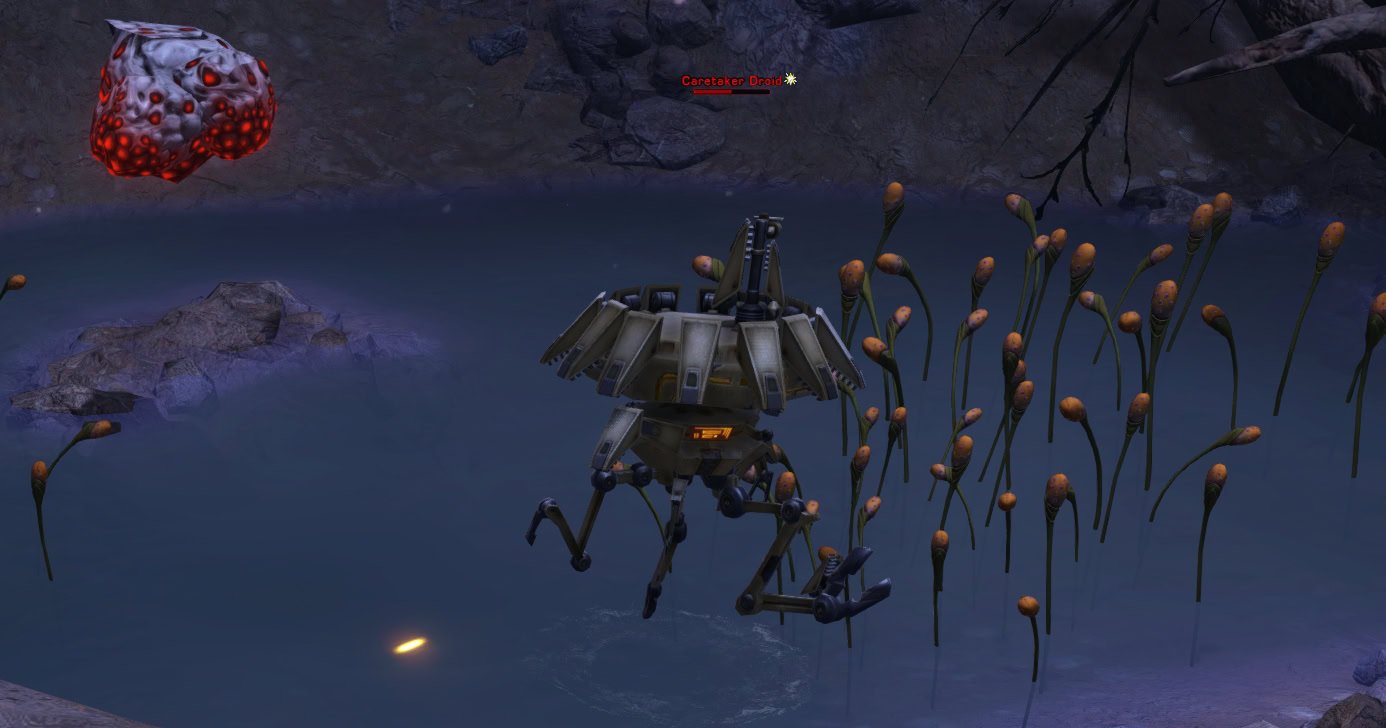Target the Caretaker Droid nameplate
The height and width of the screenshot is (728, 1386).
point(732,80)
